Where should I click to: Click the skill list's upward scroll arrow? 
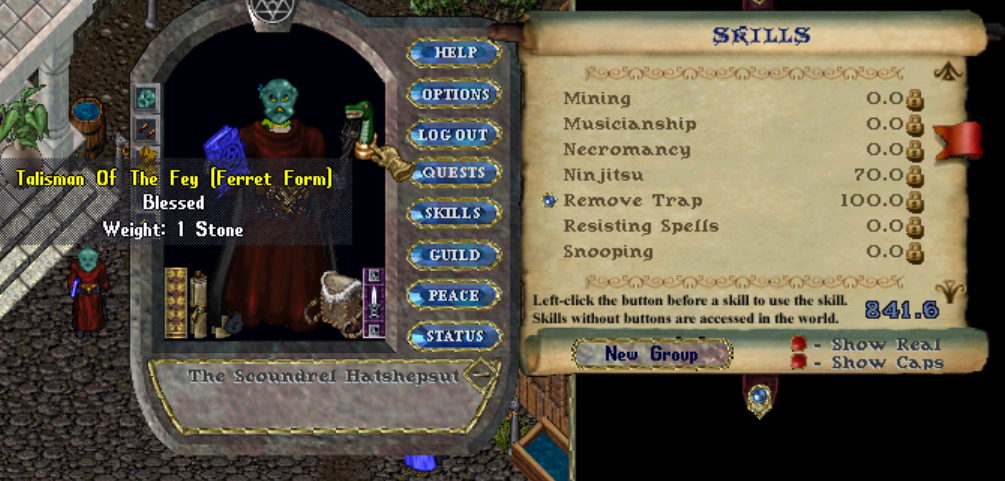click(x=948, y=71)
